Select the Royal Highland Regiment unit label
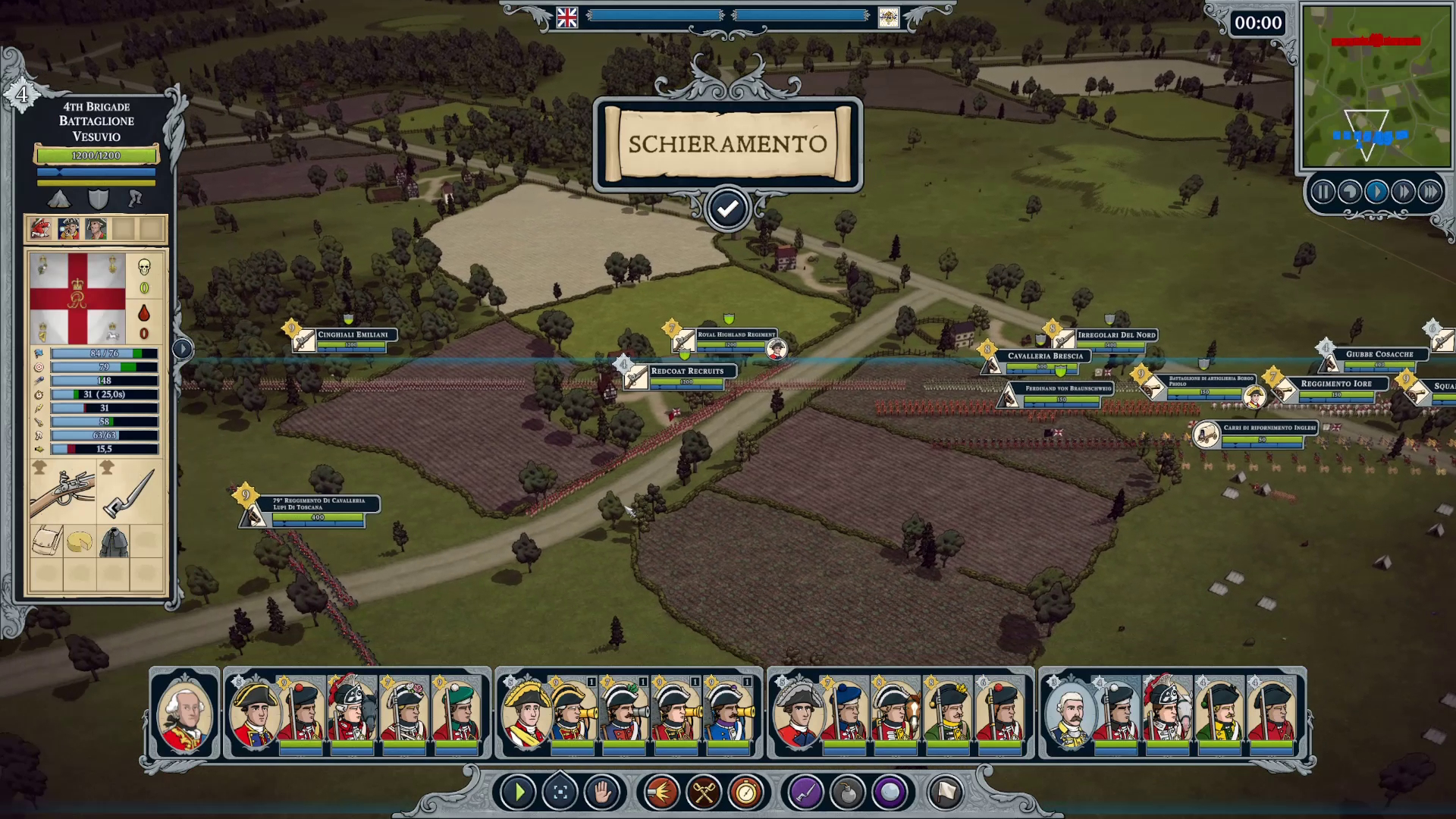 736,334
